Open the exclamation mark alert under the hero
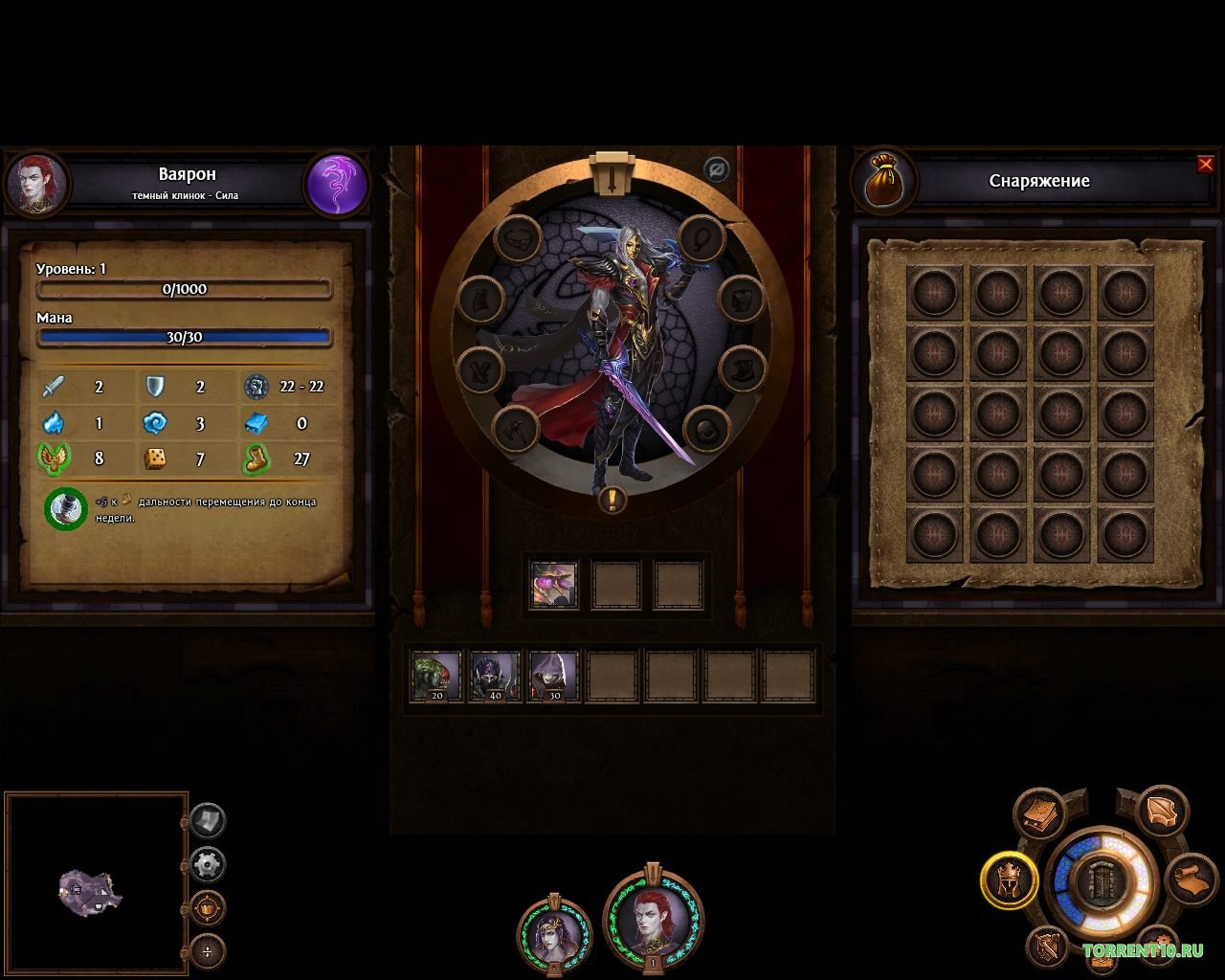The image size is (1225, 980). (612, 499)
